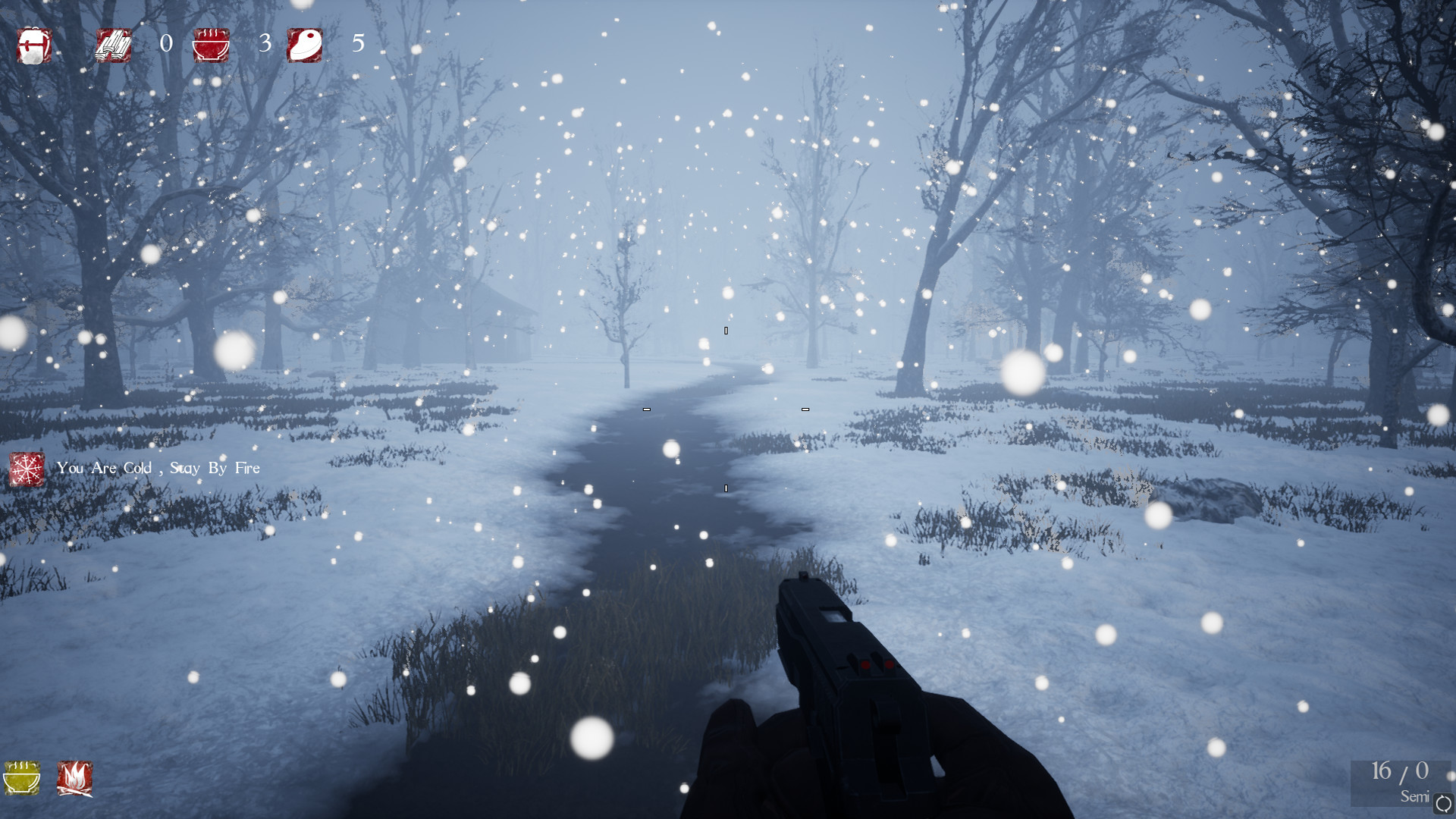Viewport: 1456px width, 819px height.
Task: Click the right crosshair dash marker
Action: coord(805,408)
